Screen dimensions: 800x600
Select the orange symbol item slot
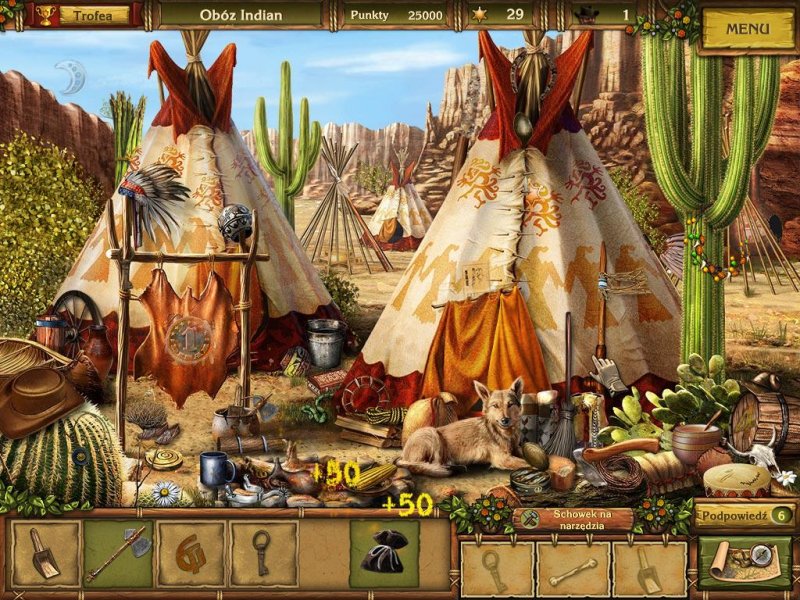click(190, 554)
